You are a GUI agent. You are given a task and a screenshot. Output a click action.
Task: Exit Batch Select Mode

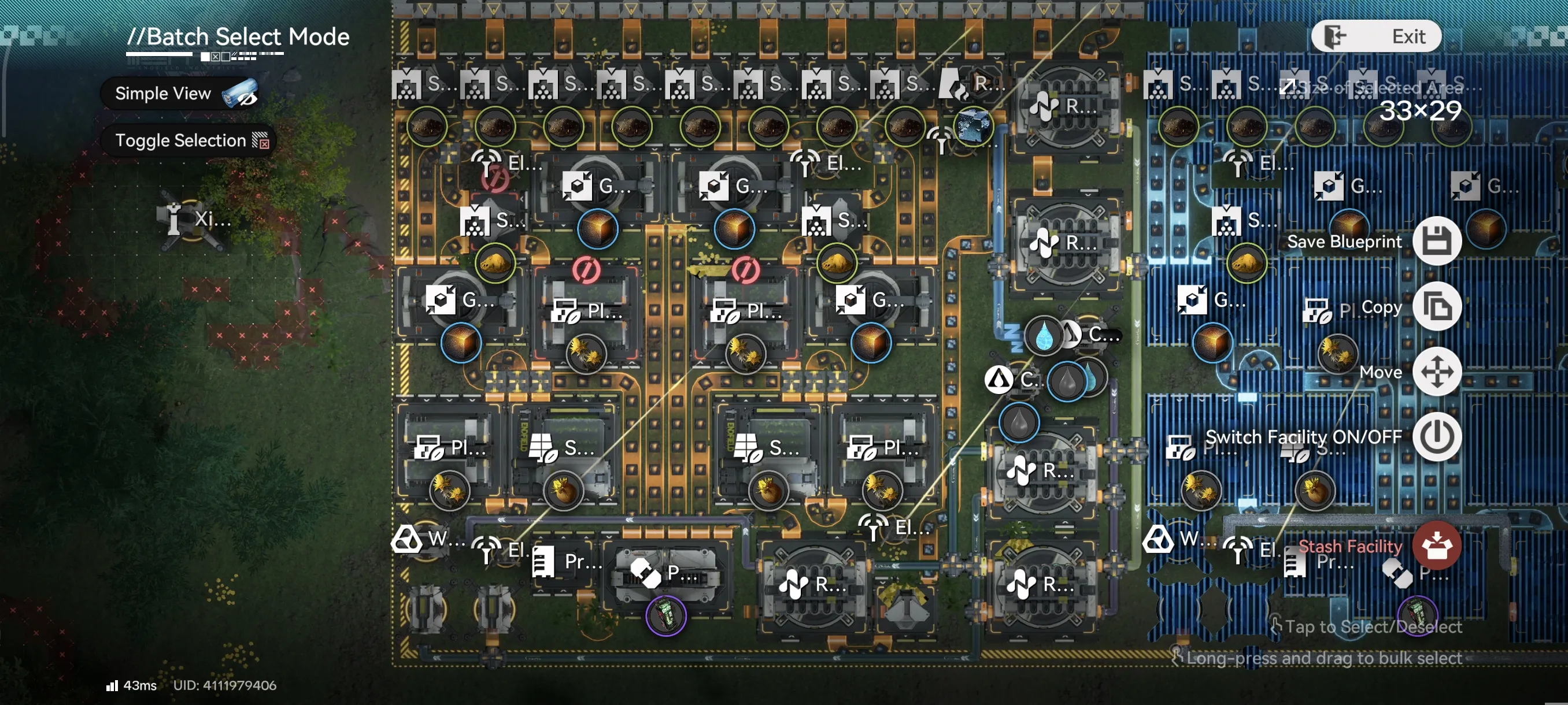point(1375,36)
